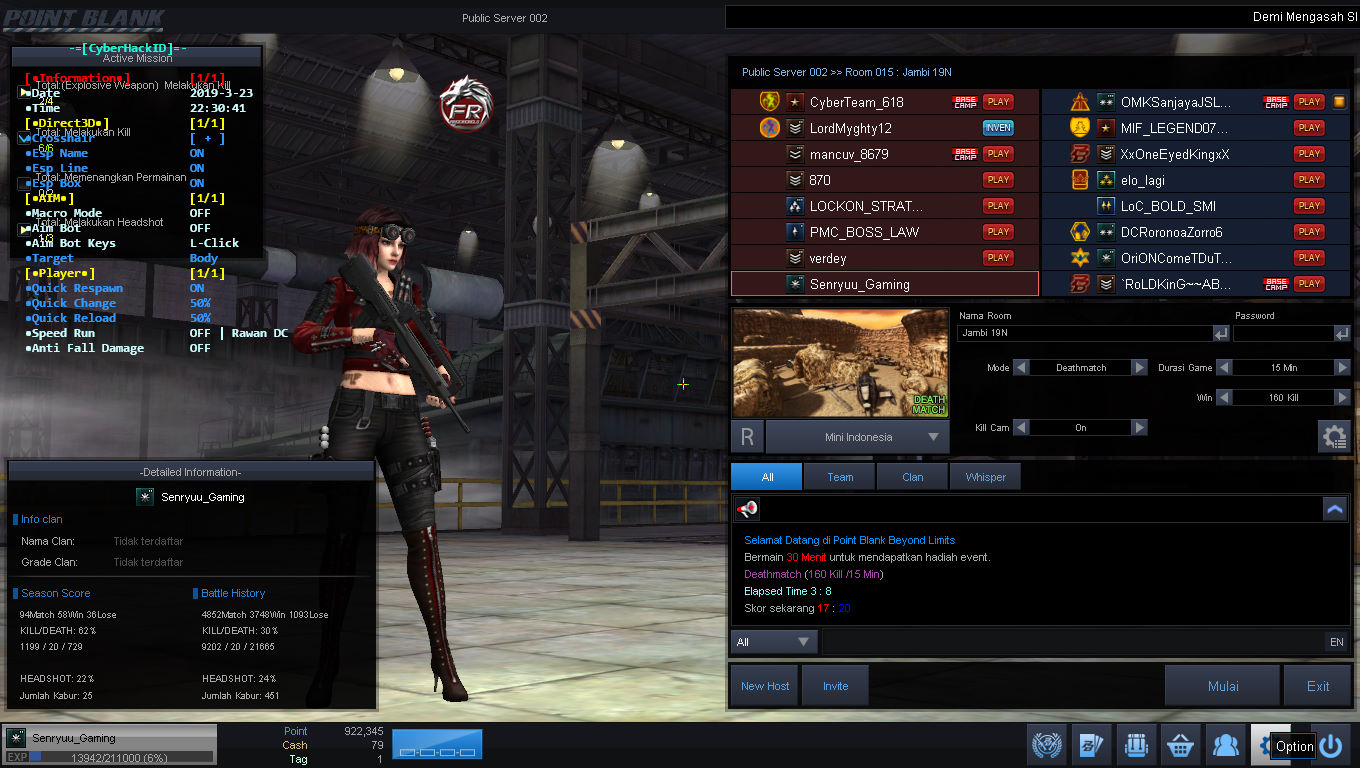Open the Inventory icon on the bottom taskbar
Image resolution: width=1360 pixels, height=768 pixels.
pyautogui.click(x=1136, y=744)
